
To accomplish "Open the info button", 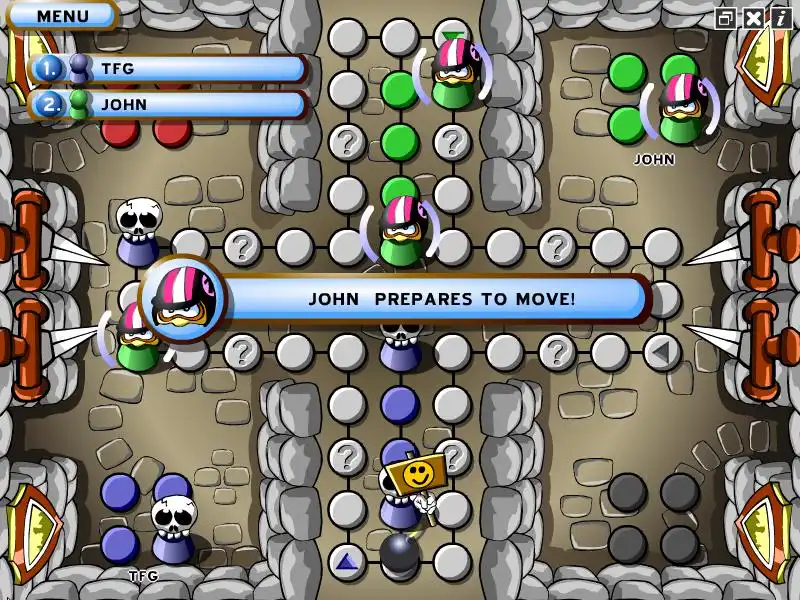I will [781, 18].
